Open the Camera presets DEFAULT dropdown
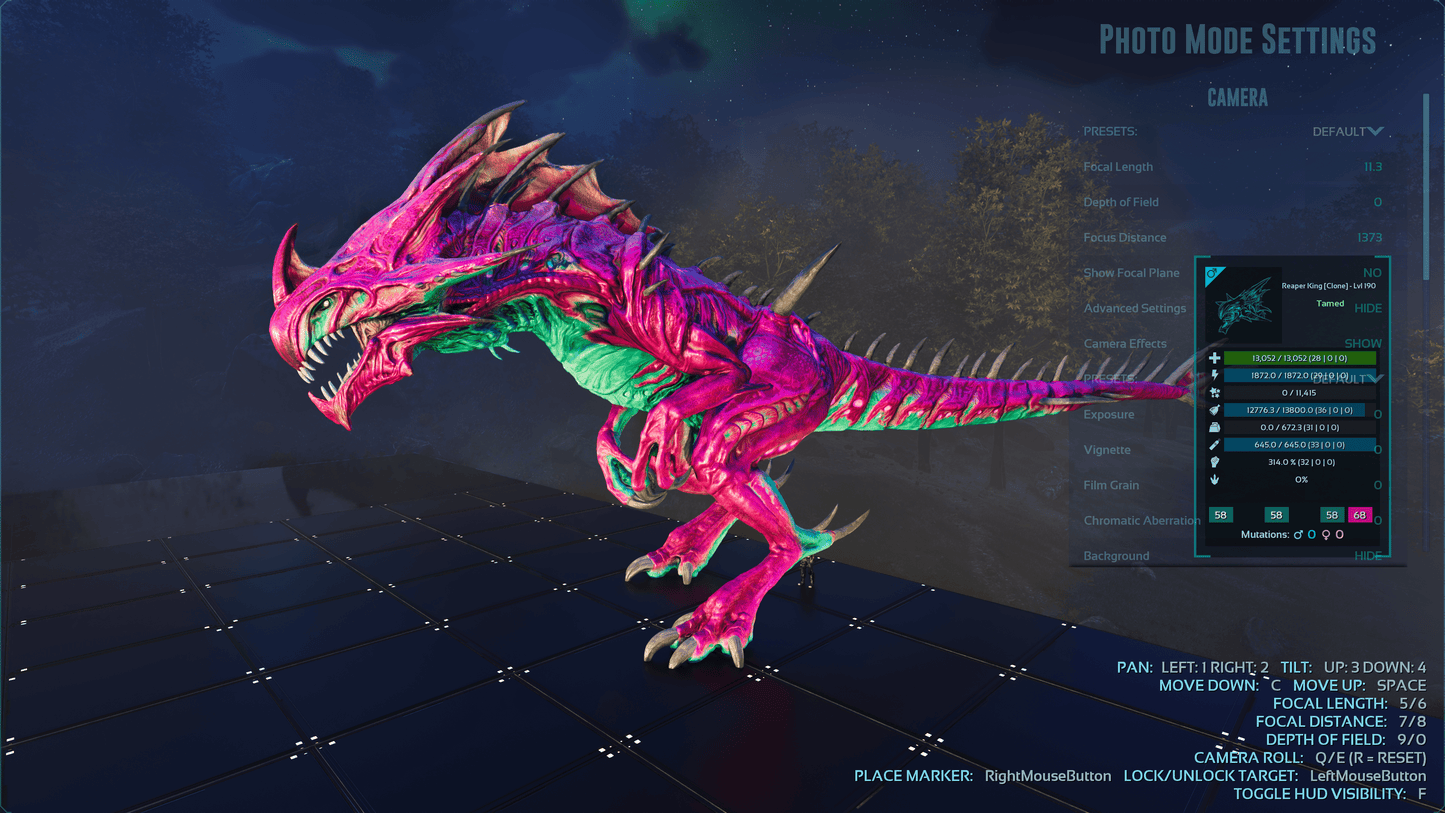 click(1347, 132)
